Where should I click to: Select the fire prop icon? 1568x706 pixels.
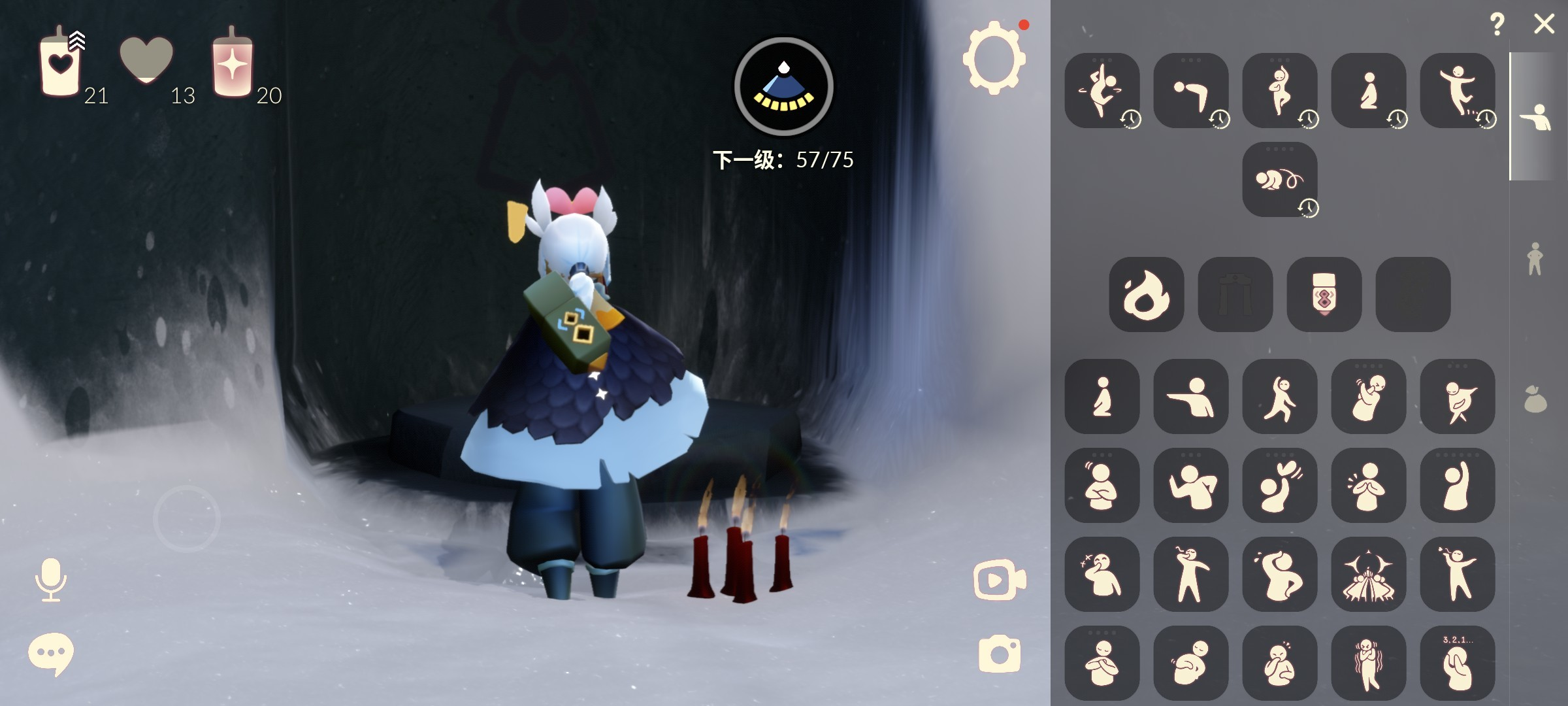pyautogui.click(x=1146, y=299)
